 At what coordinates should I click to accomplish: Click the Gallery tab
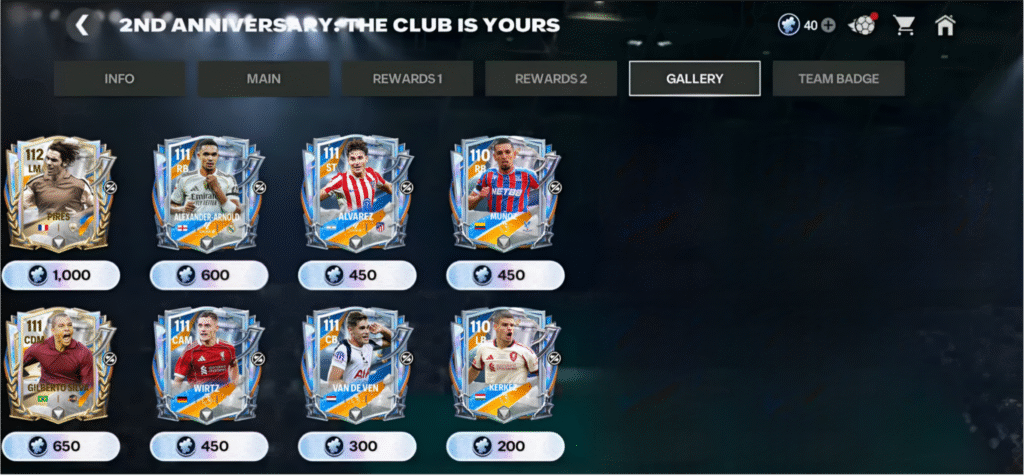(694, 78)
